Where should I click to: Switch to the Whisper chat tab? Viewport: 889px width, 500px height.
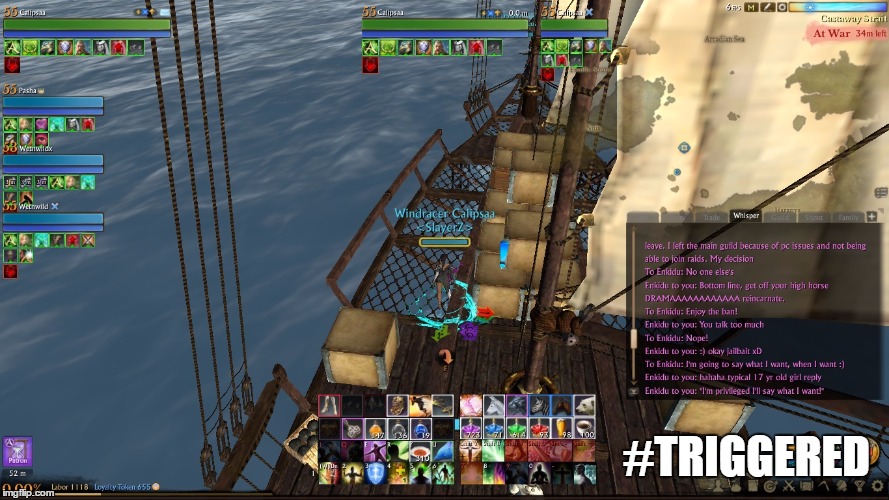(746, 215)
